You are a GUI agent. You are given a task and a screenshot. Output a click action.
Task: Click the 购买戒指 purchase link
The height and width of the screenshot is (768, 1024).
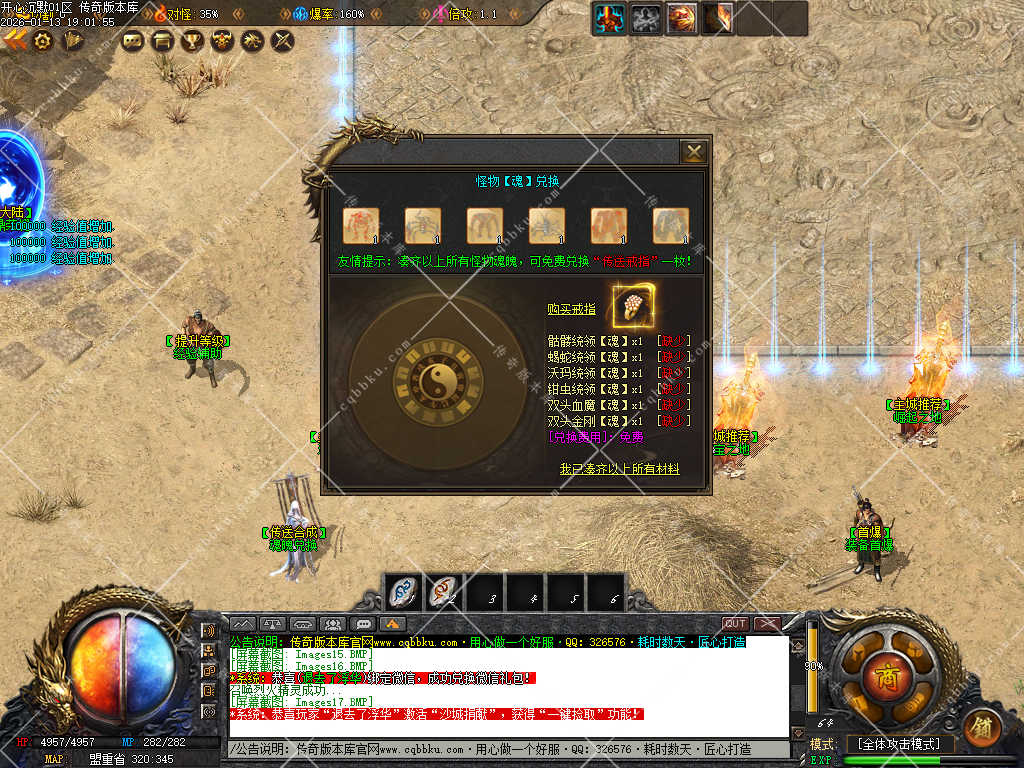571,309
